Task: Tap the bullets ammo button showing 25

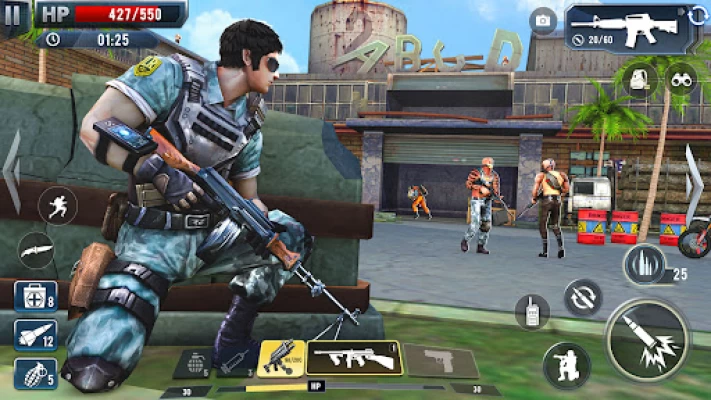Action: [644, 266]
